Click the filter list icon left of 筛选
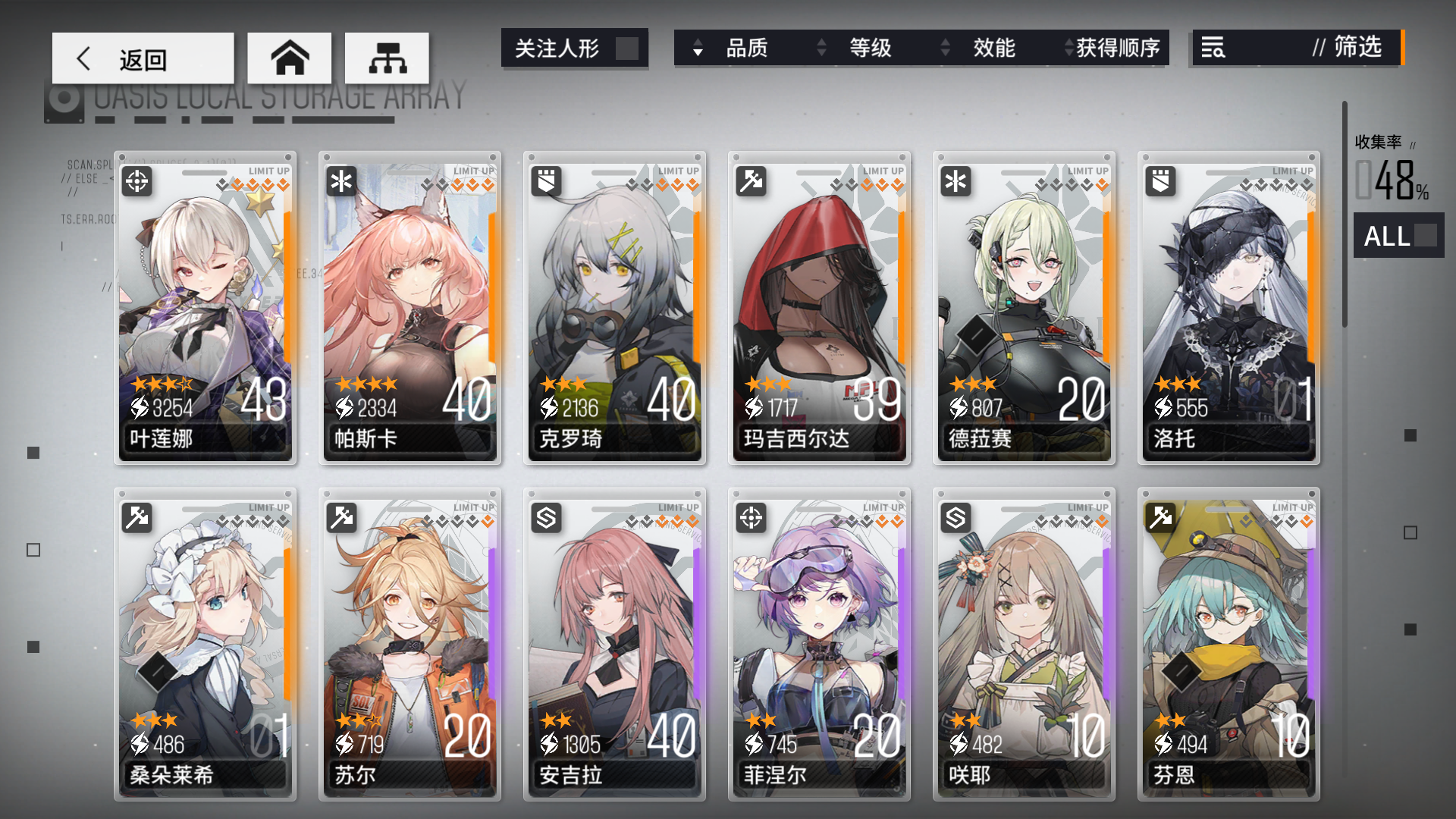The image size is (1456, 819). pos(1214,48)
